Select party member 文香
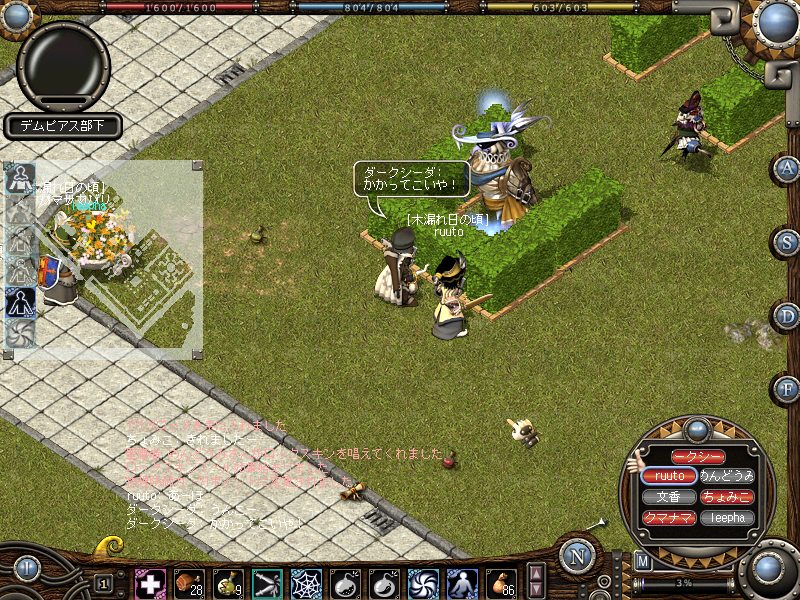Screen dimensions: 800x600 point(669,497)
